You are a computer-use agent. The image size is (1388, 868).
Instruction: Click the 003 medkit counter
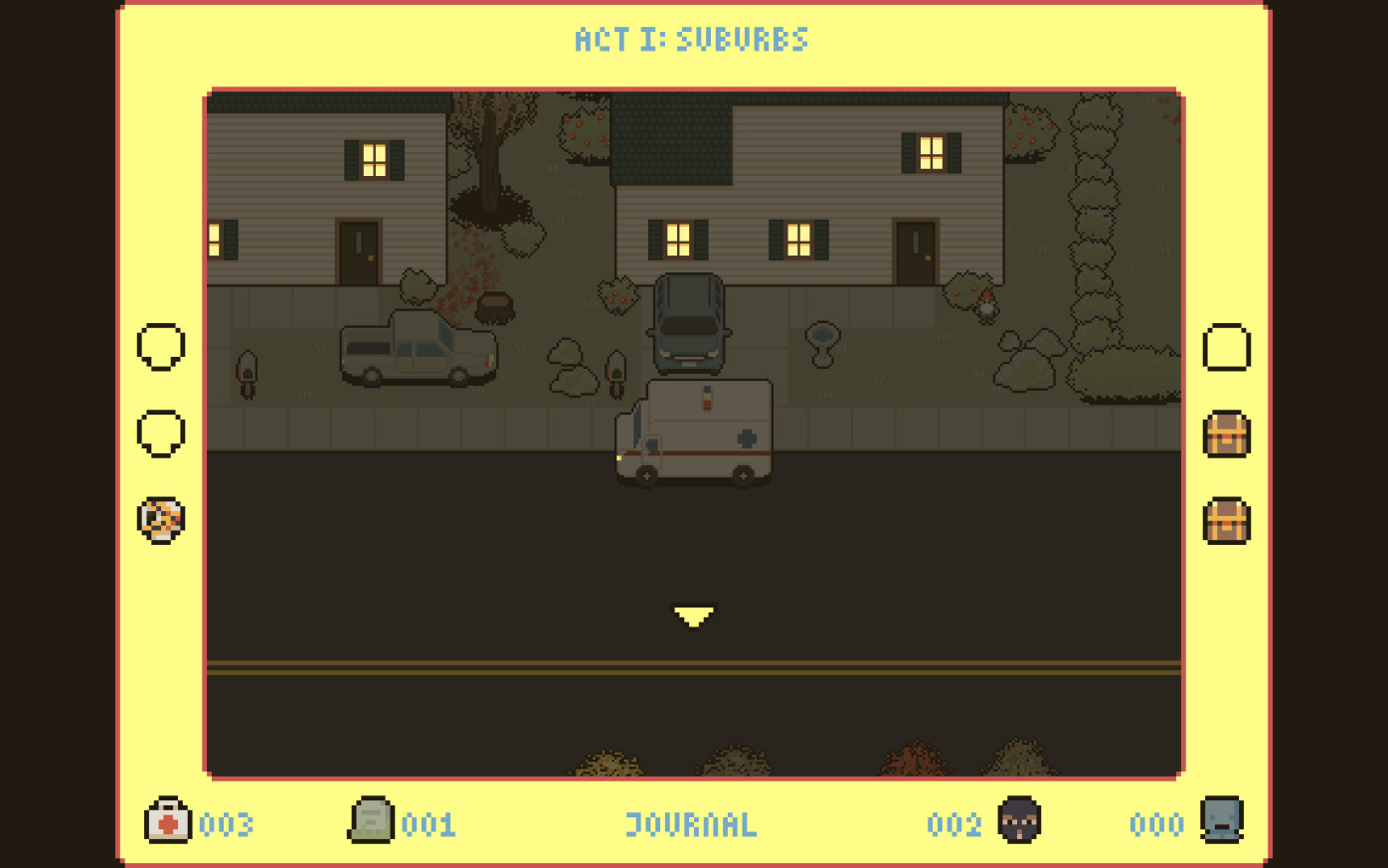pos(227,824)
